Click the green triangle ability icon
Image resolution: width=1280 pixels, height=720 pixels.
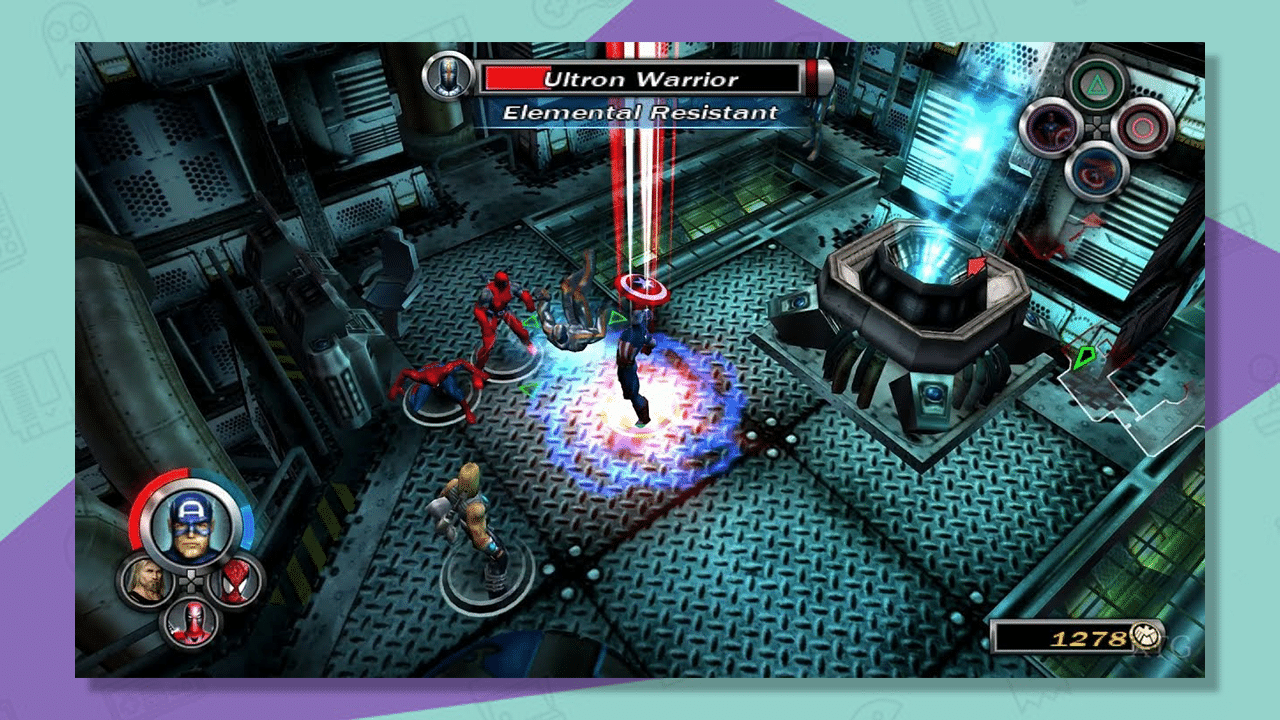click(1098, 83)
